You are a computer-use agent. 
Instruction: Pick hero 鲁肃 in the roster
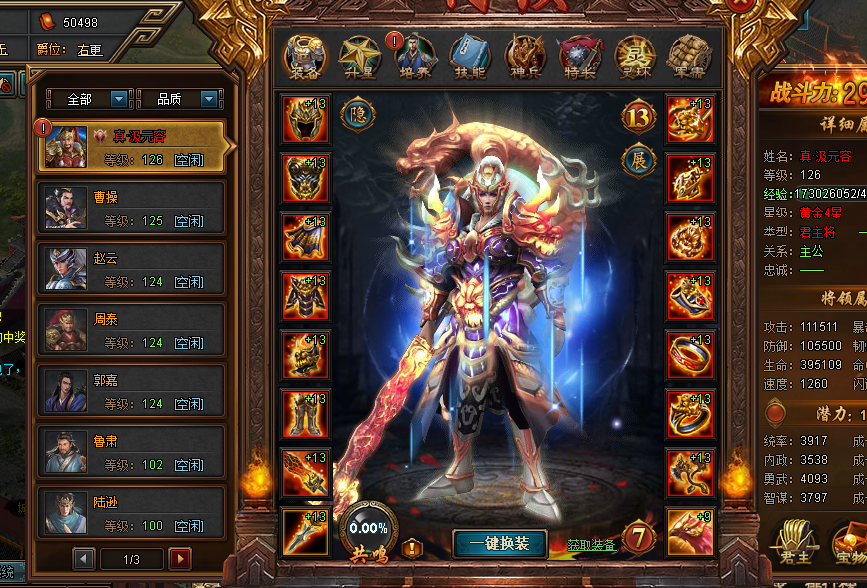pyautogui.click(x=131, y=452)
